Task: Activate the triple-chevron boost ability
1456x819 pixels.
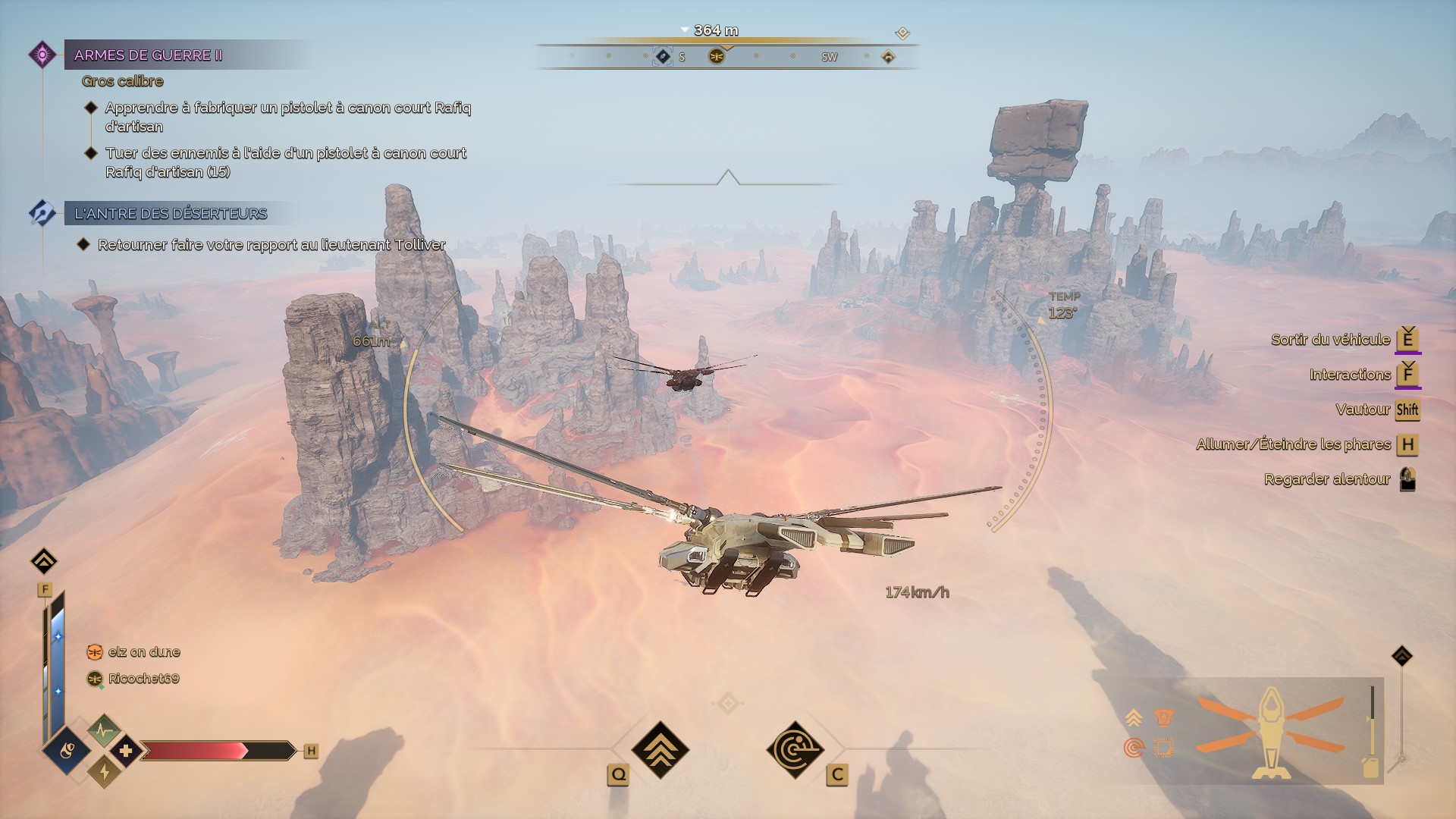Action: pos(661,749)
